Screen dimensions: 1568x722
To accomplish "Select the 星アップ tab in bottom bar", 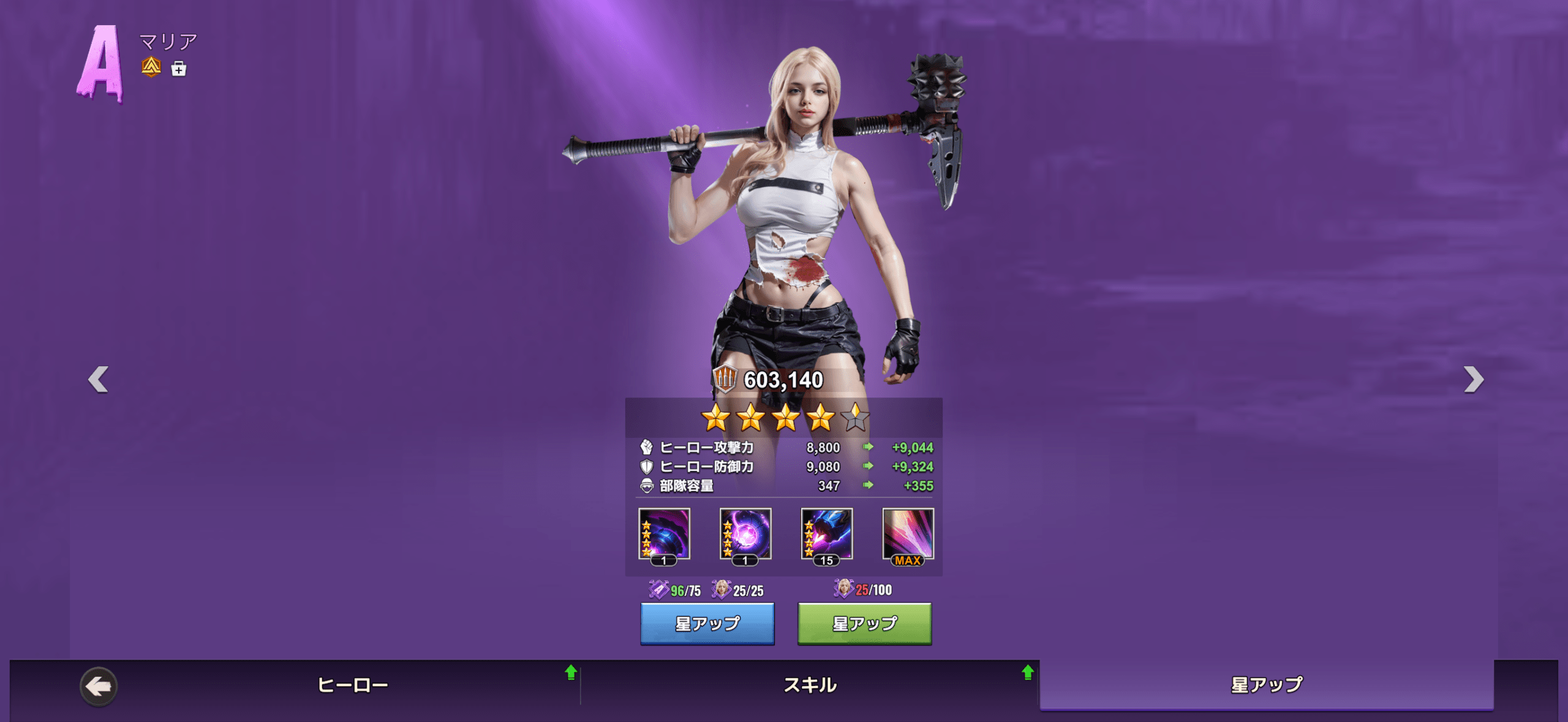I will point(1267,685).
